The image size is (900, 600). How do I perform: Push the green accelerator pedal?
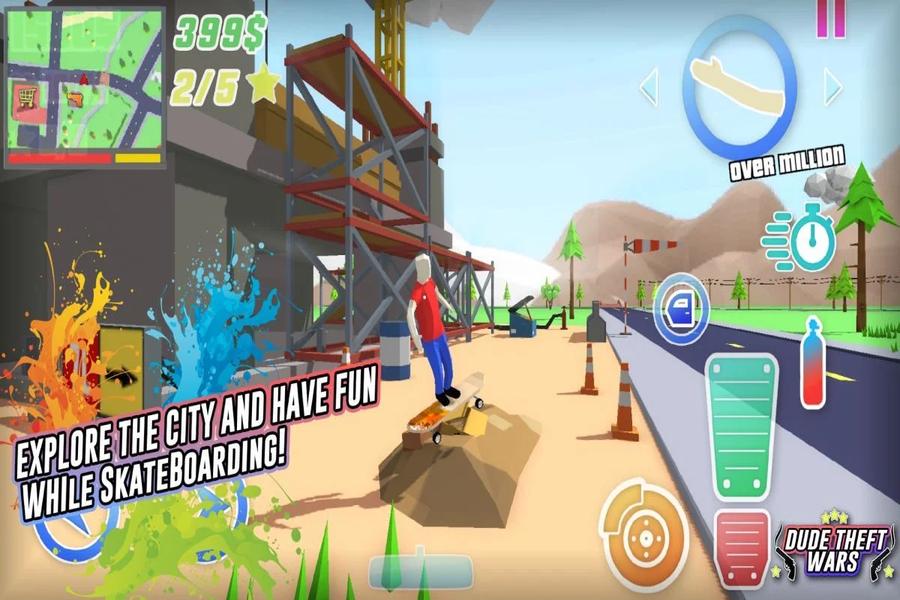742,426
